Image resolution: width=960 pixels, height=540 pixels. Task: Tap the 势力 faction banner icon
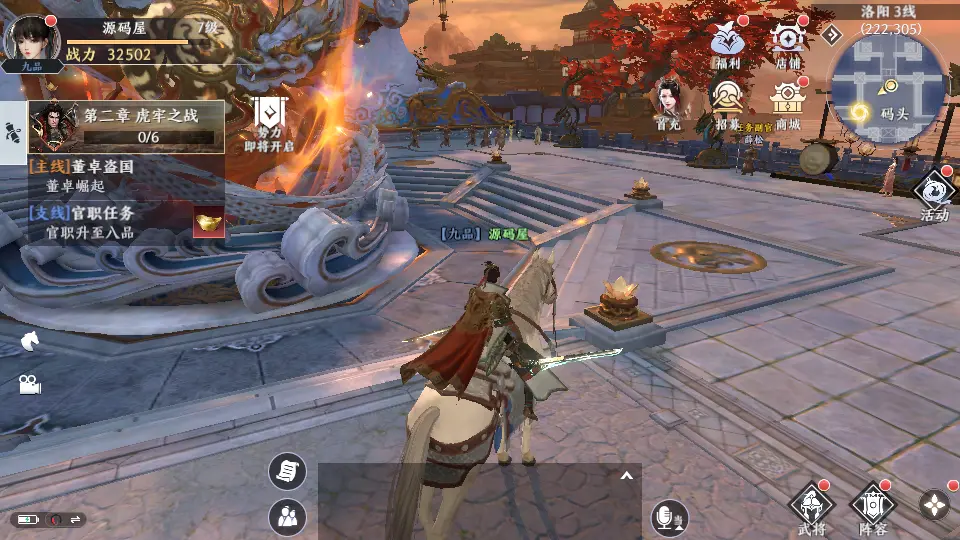pyautogui.click(x=268, y=121)
